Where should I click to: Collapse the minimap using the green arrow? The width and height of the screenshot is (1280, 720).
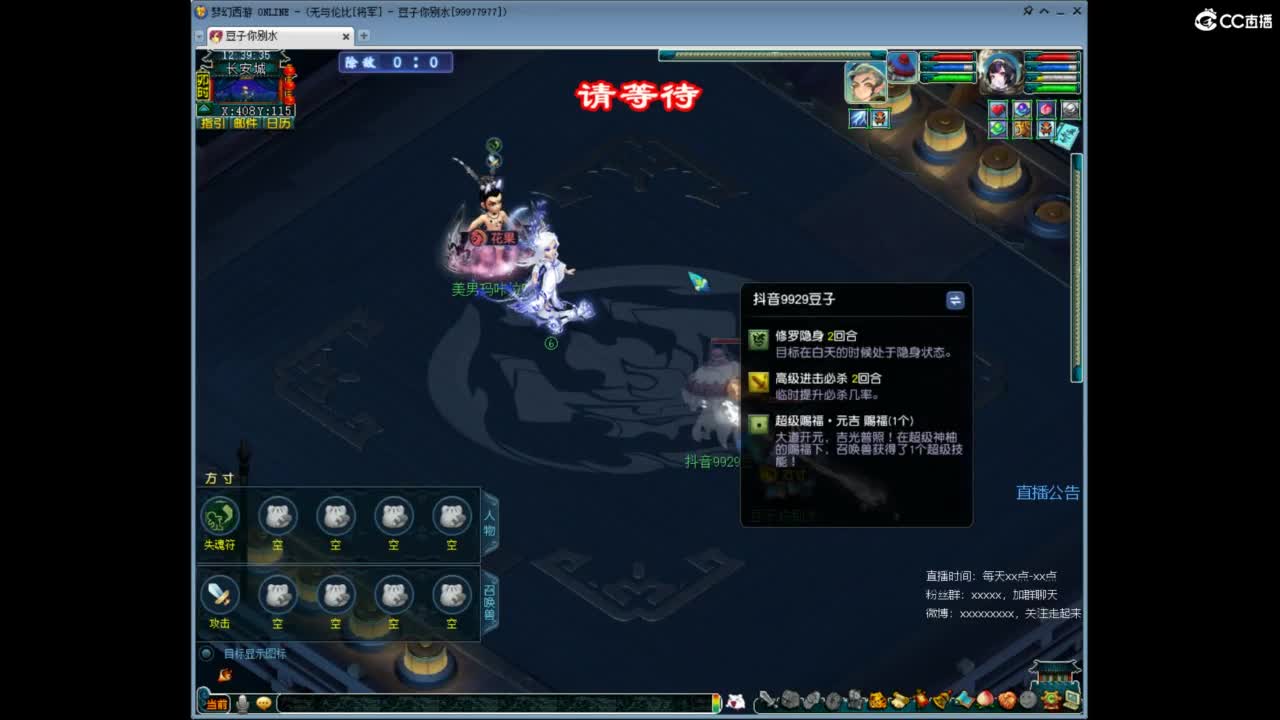[x=203, y=107]
